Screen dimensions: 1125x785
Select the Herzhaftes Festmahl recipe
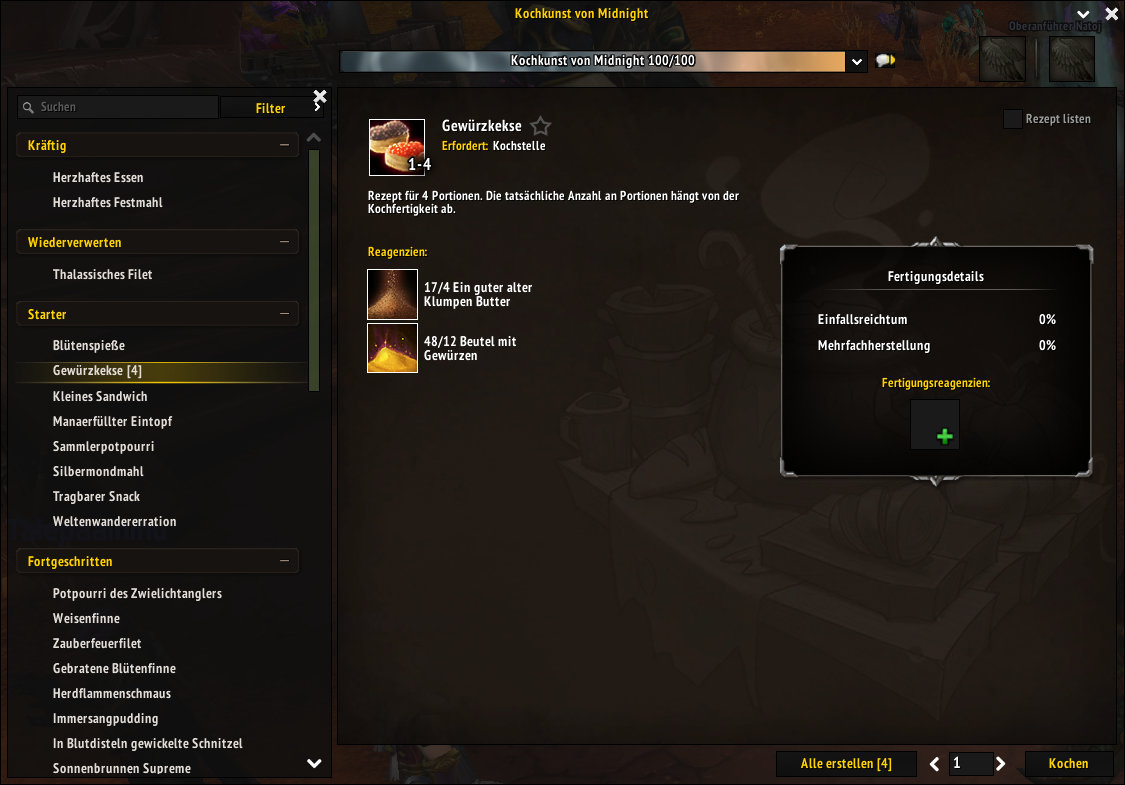pyautogui.click(x=108, y=202)
